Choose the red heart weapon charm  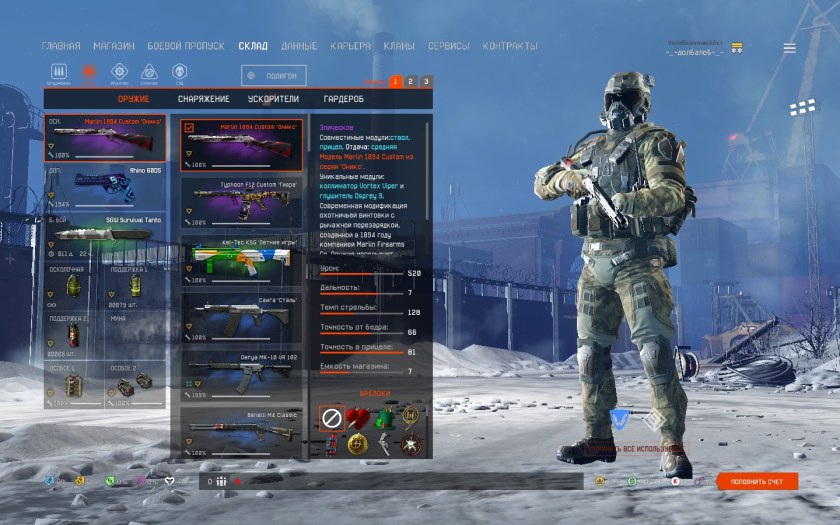pos(358,418)
